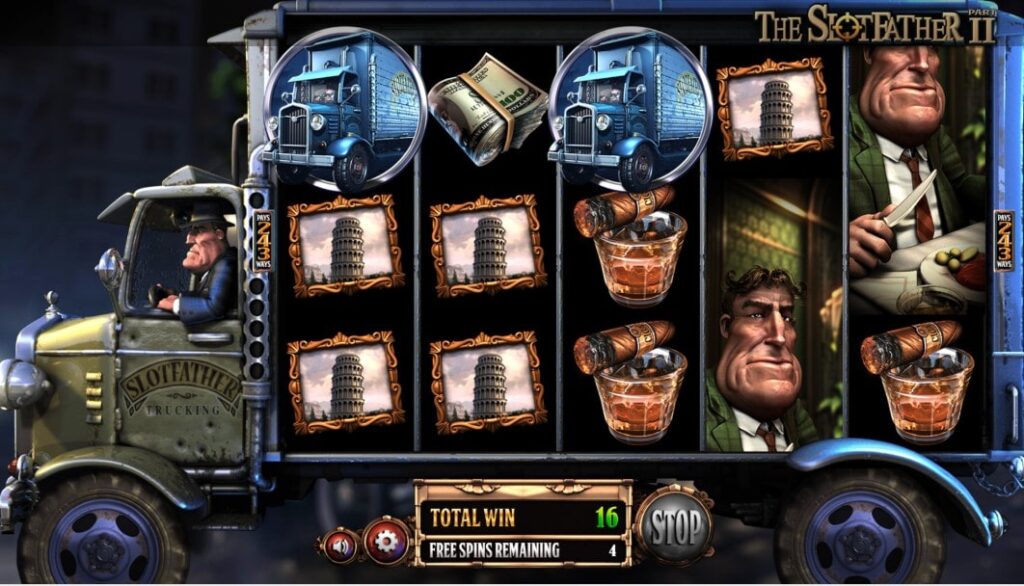
Task: Click the STOP spin button
Action: [x=672, y=524]
